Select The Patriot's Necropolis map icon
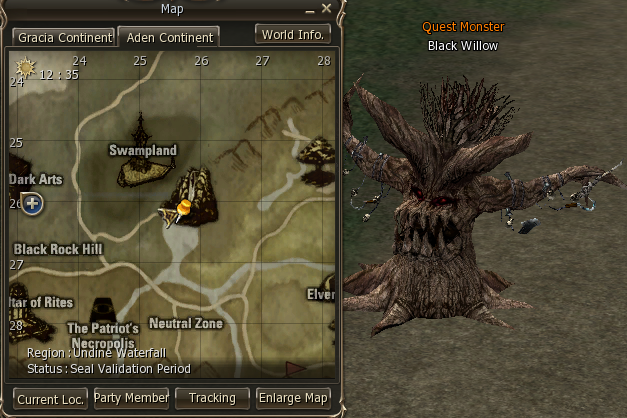The height and width of the screenshot is (418, 627). coord(103,310)
